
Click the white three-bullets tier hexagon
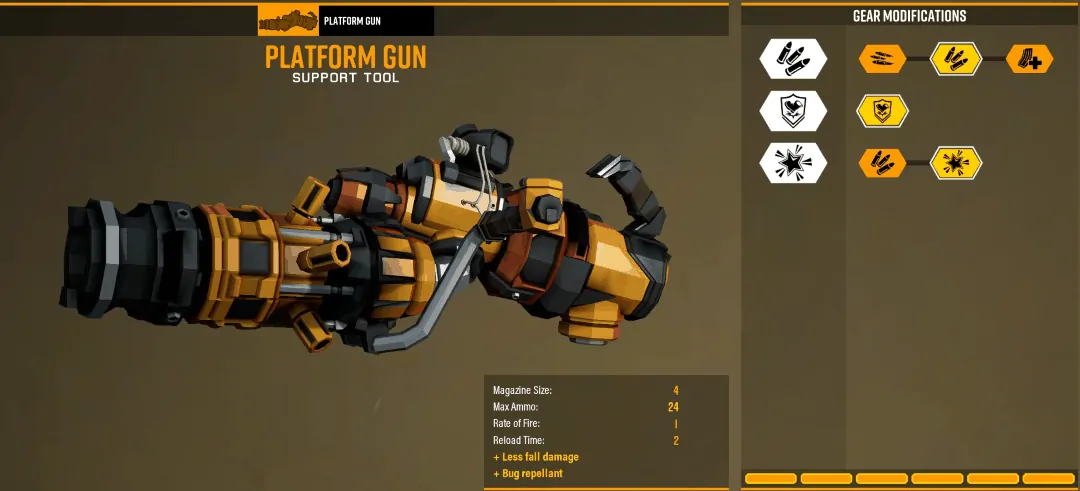pyautogui.click(x=793, y=59)
